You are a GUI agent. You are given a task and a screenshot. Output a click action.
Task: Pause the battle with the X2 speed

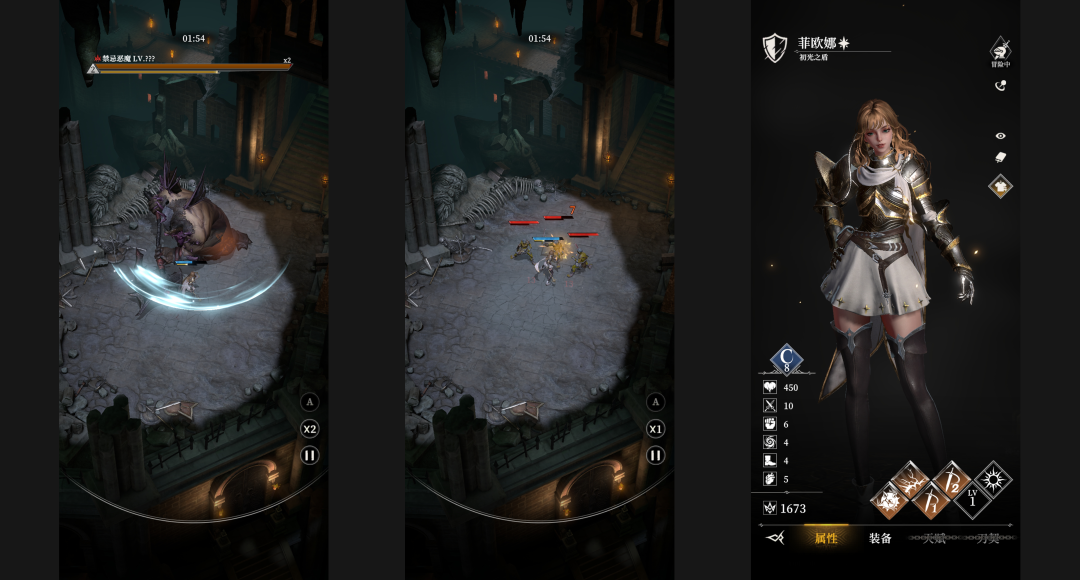(310, 455)
